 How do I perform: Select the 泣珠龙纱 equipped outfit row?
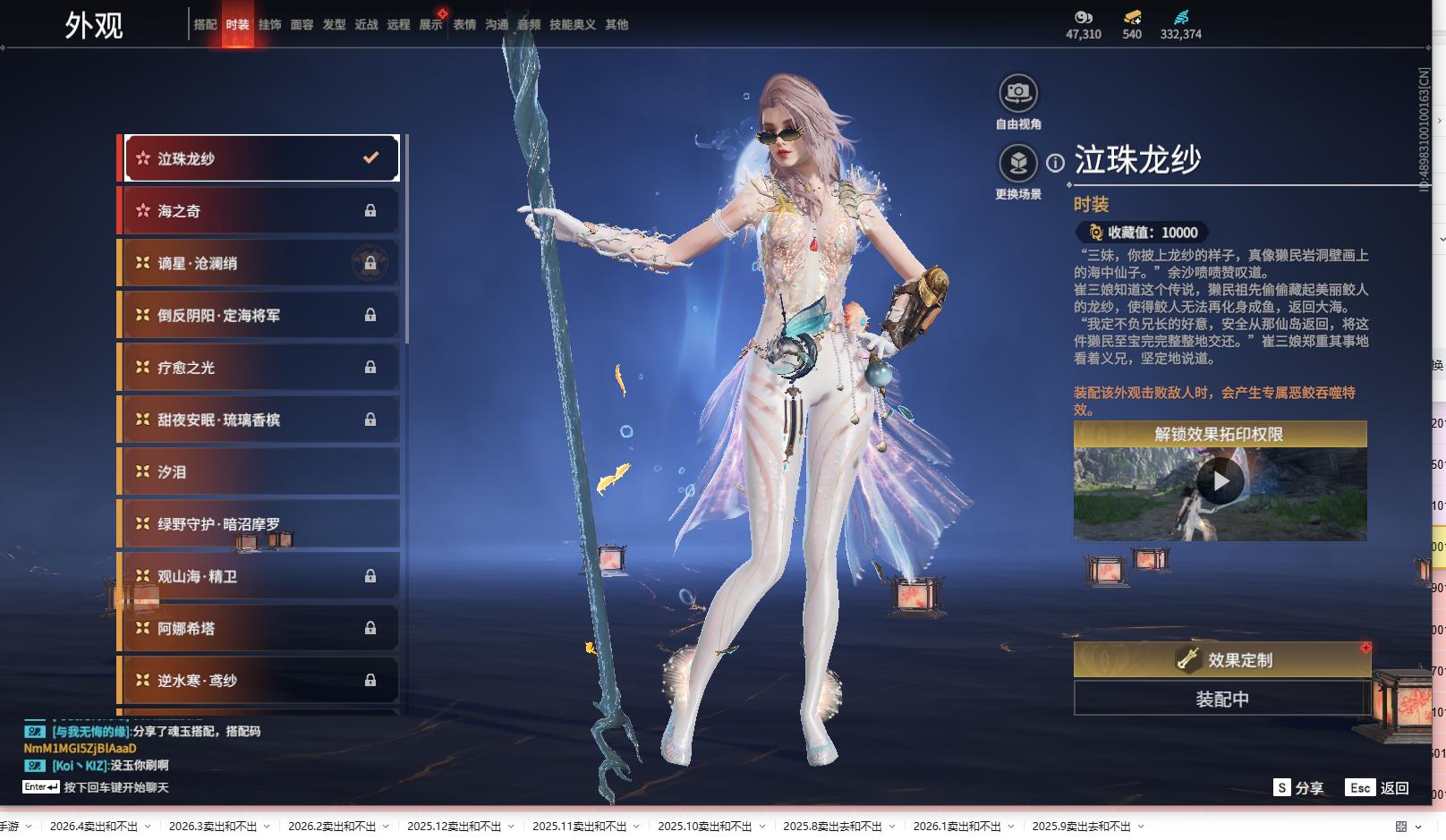[x=259, y=158]
